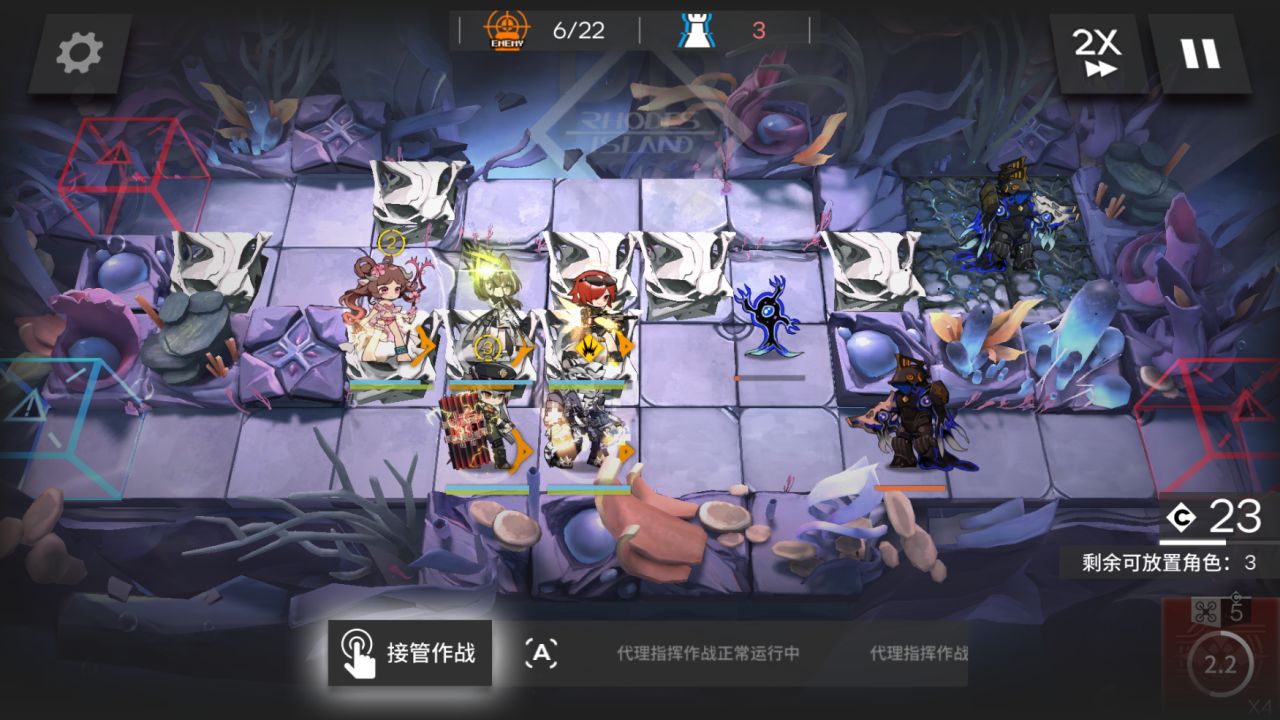Viewport: 1280px width, 720px height.
Task: Click the fast-forward arrows under 2X
Action: [x=1100, y=70]
